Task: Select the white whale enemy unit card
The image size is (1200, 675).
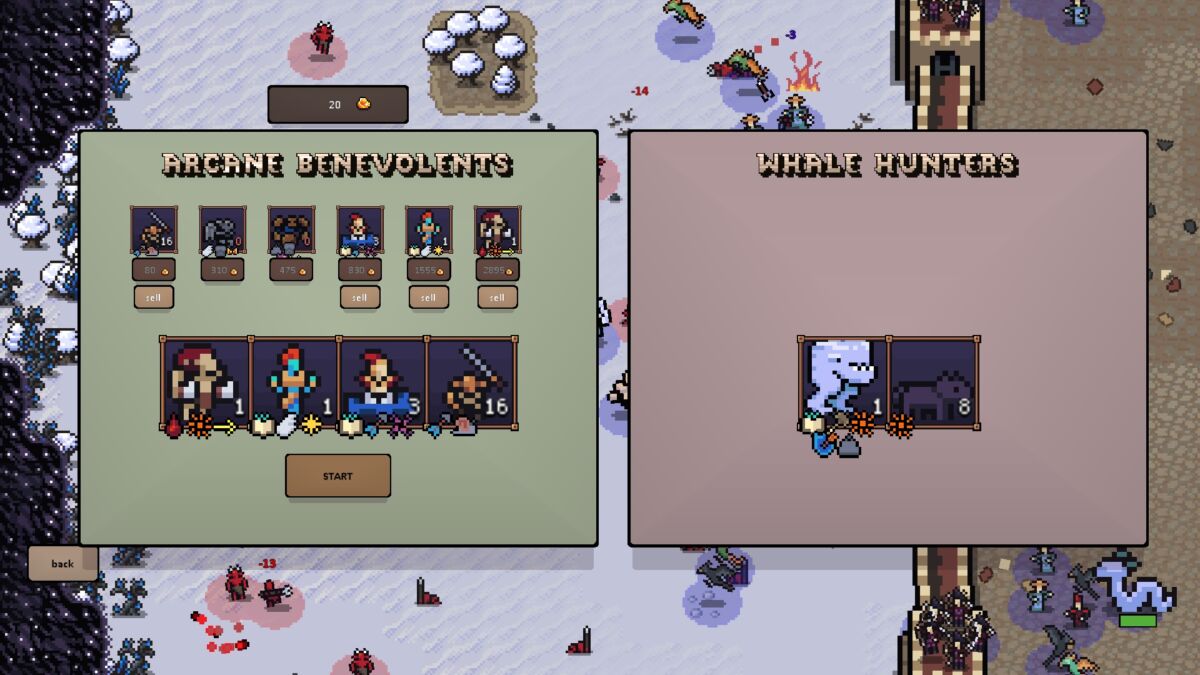Action: (x=843, y=384)
